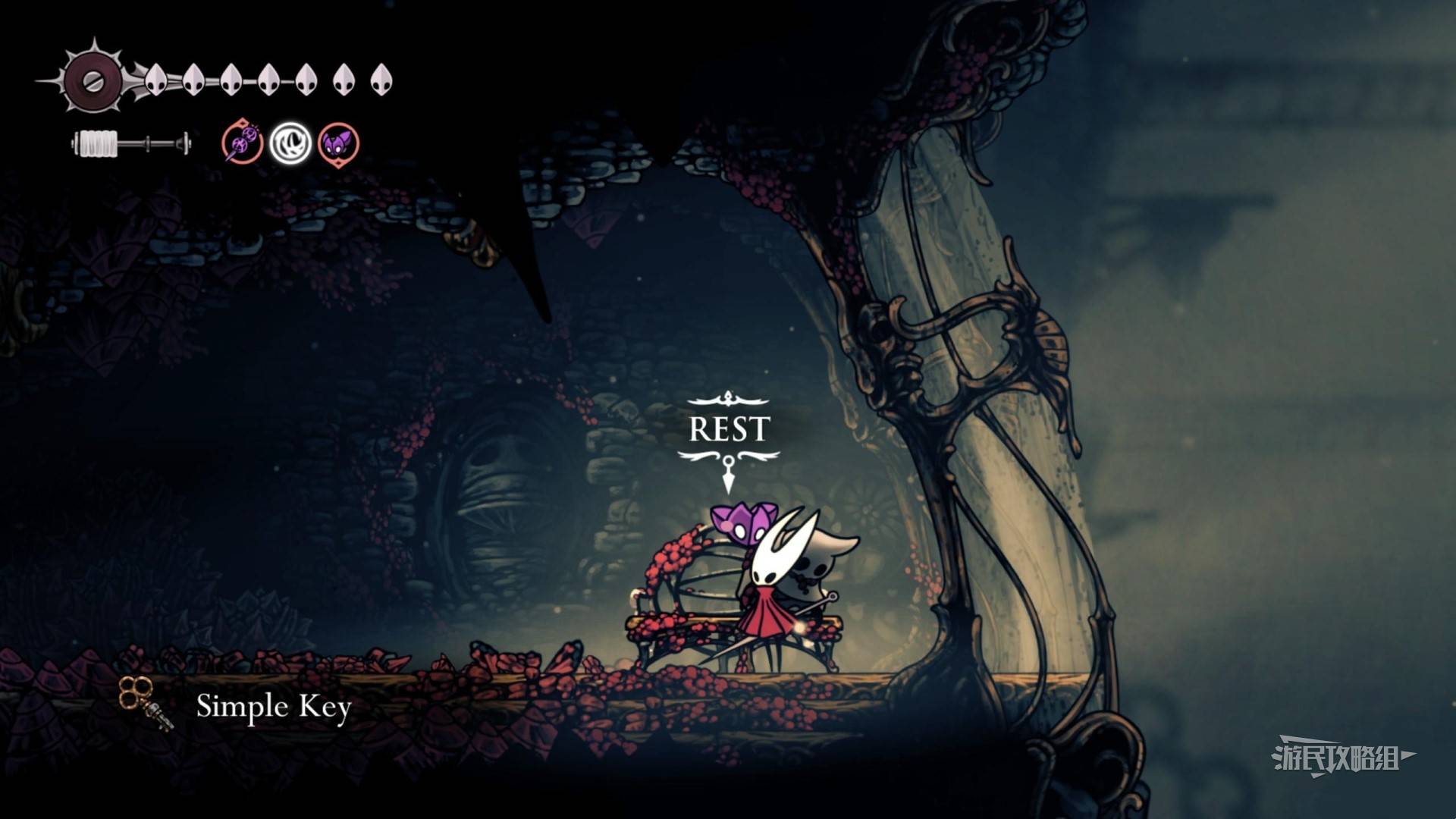Viewport: 1456px width, 819px height.
Task: Click the round crest emblem with the screw
Action: [x=93, y=80]
